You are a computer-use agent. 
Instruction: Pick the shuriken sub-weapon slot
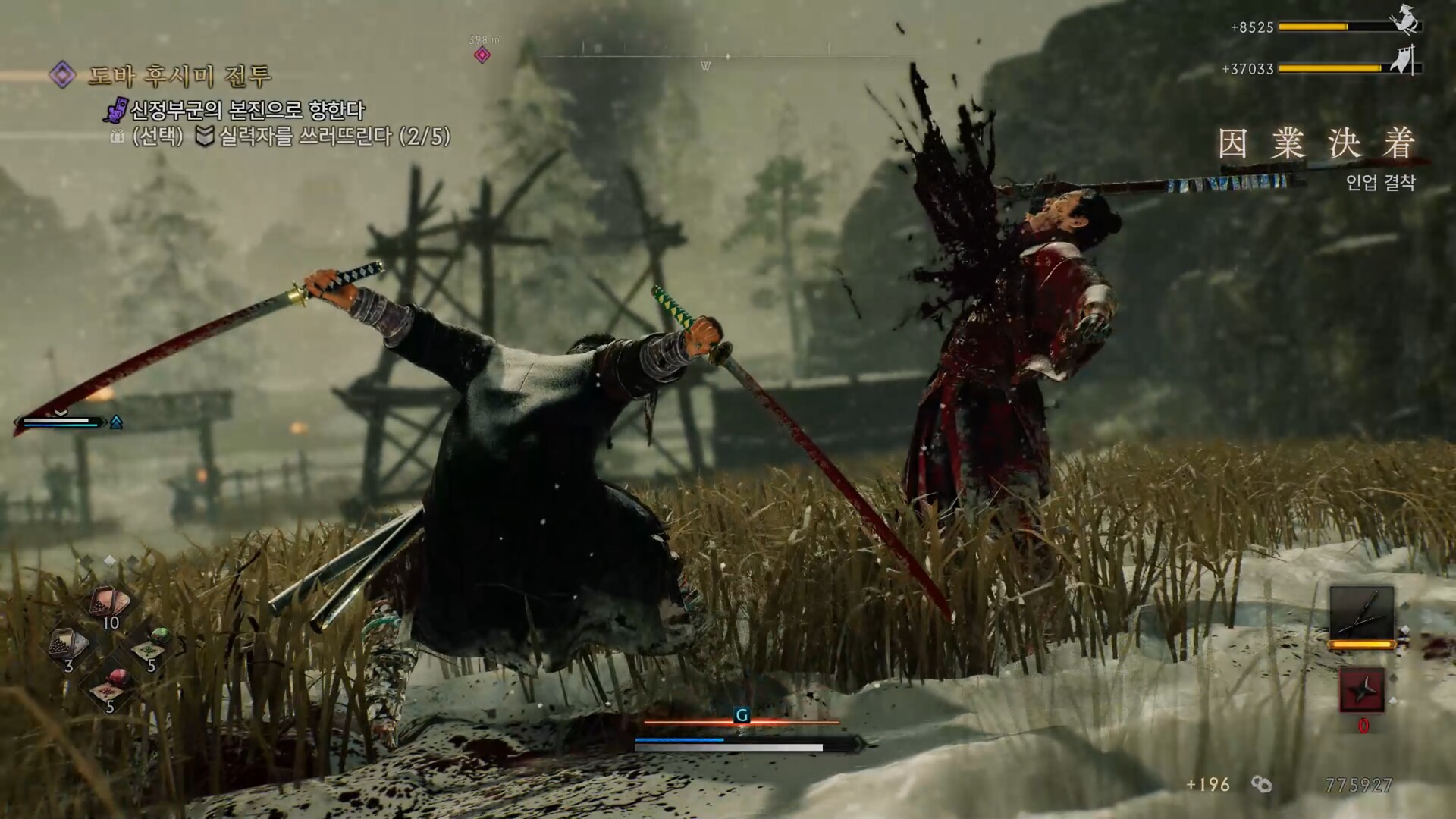(x=1362, y=691)
